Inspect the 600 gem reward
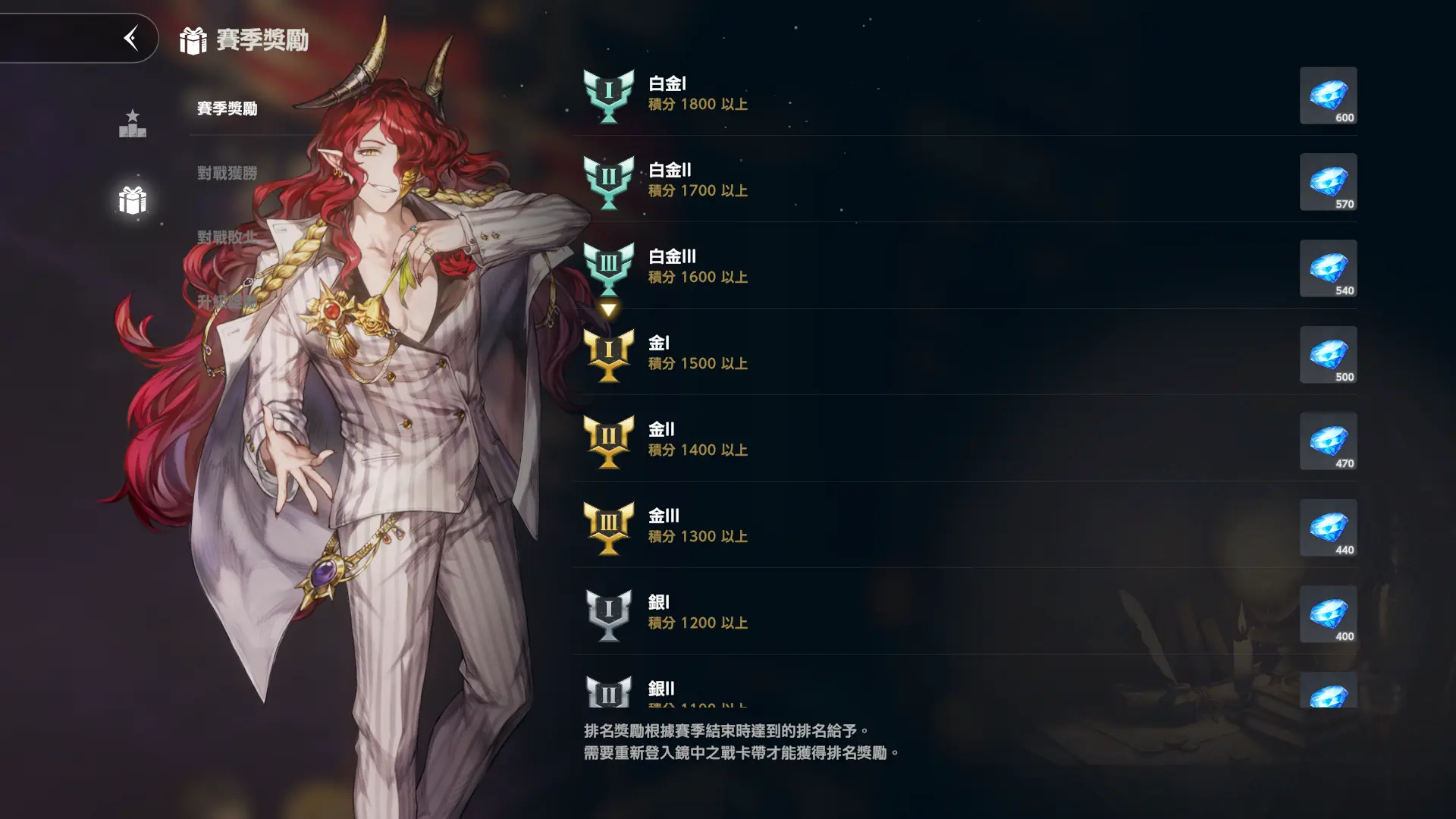The image size is (1456, 819). (x=1328, y=96)
